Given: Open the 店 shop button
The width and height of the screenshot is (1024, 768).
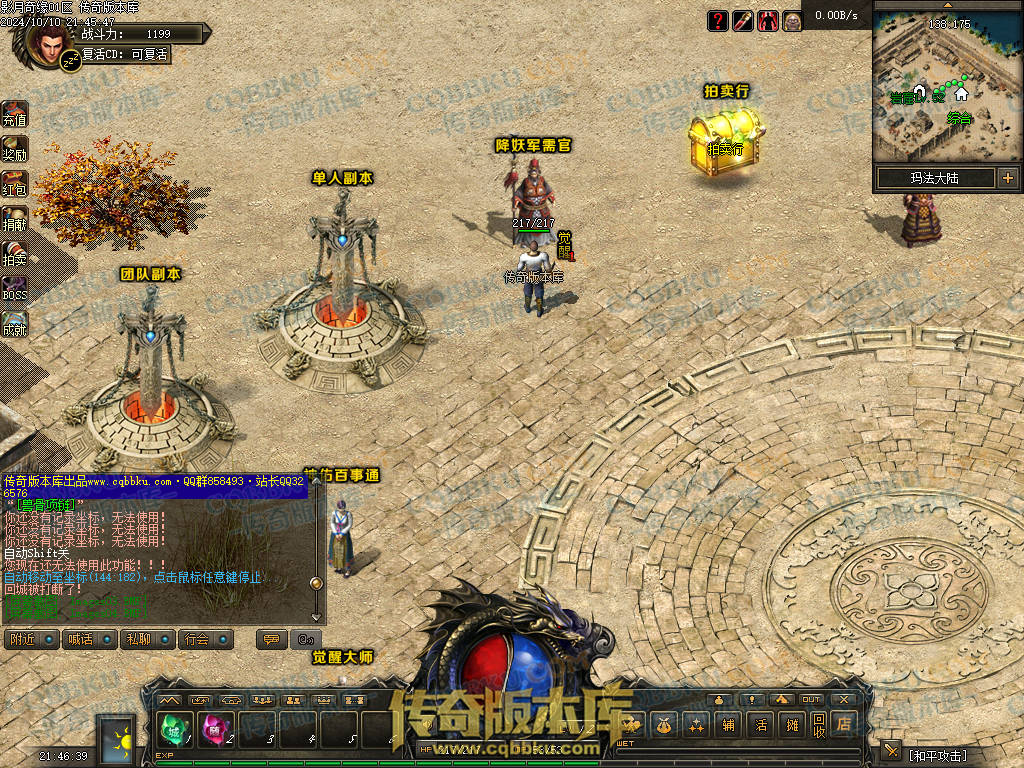Looking at the screenshot, I should coord(846,723).
